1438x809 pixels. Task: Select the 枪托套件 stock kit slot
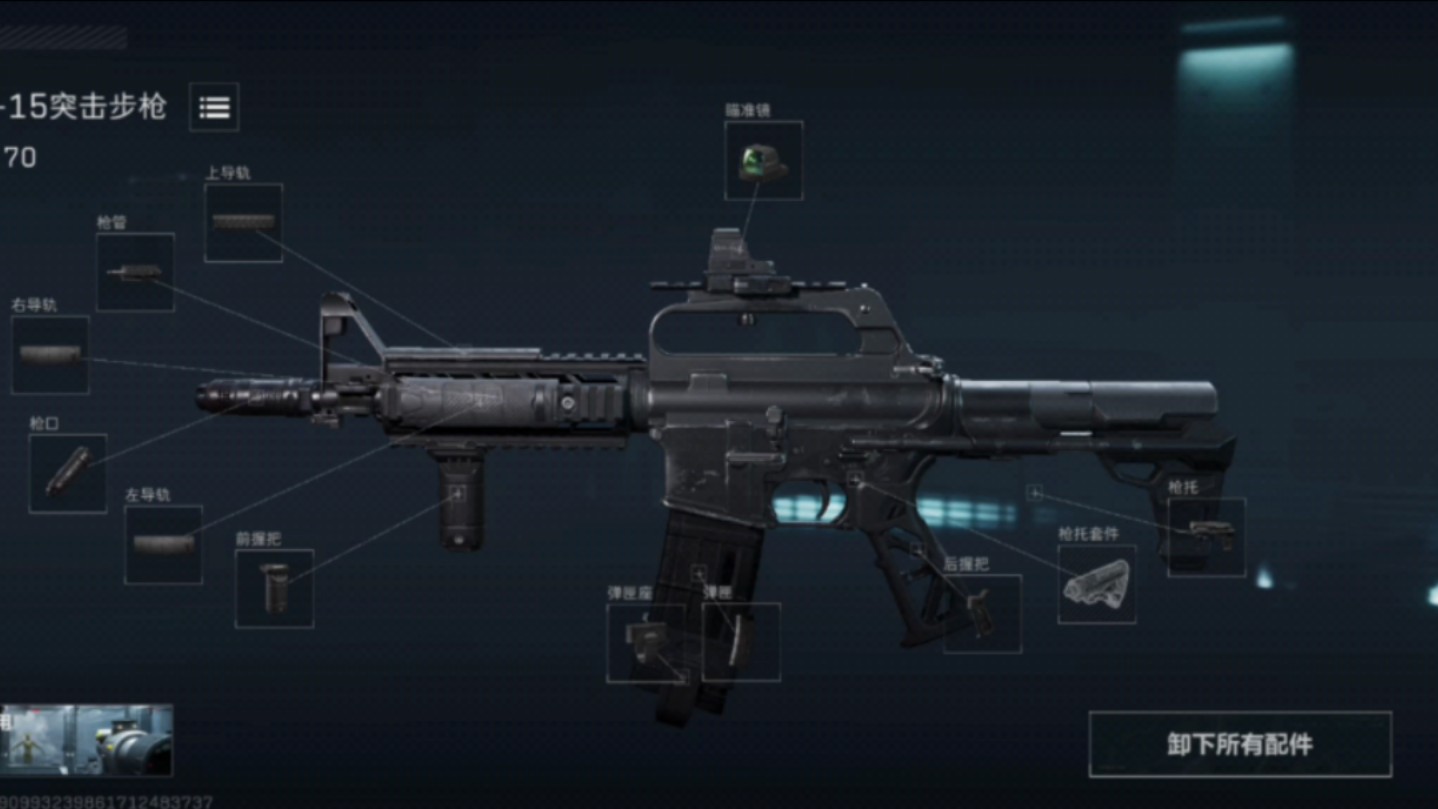(x=1096, y=584)
